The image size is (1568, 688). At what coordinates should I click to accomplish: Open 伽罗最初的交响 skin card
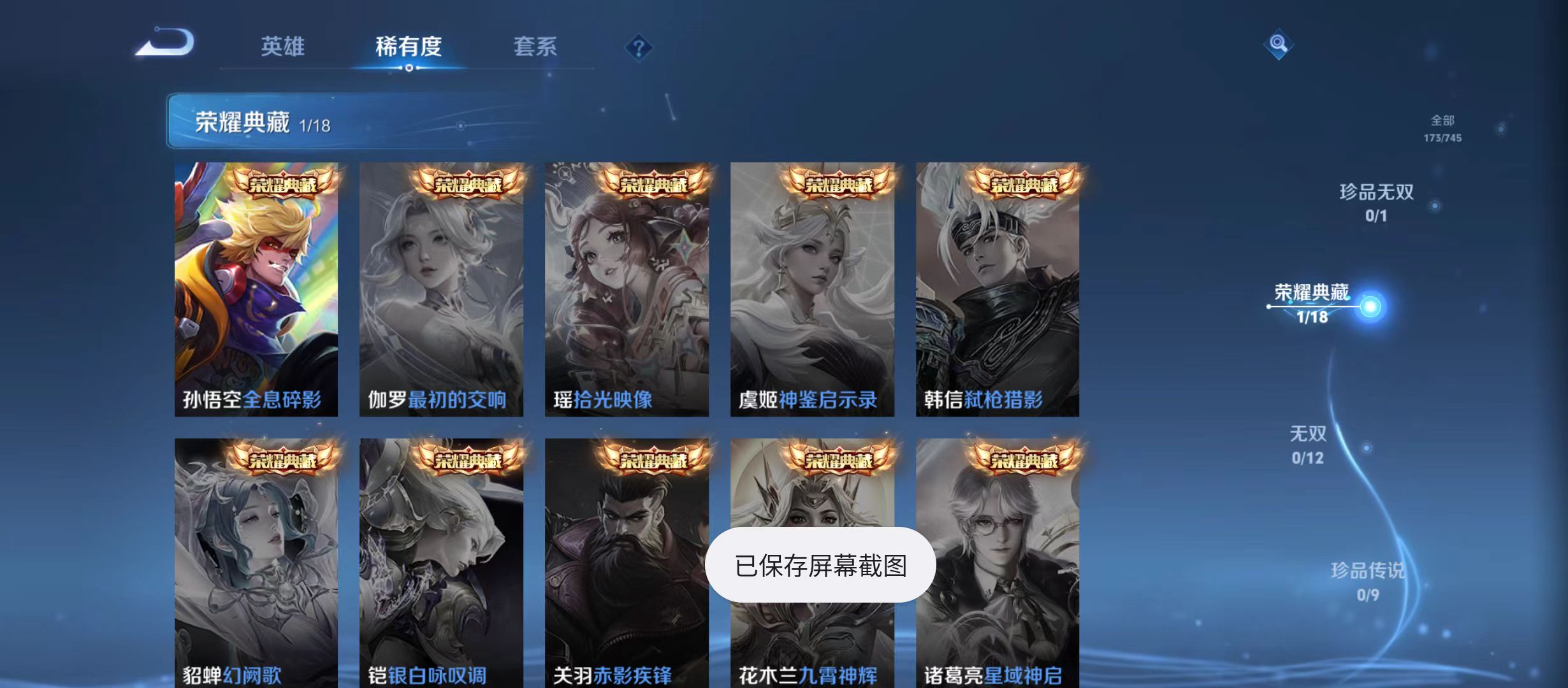coord(442,287)
